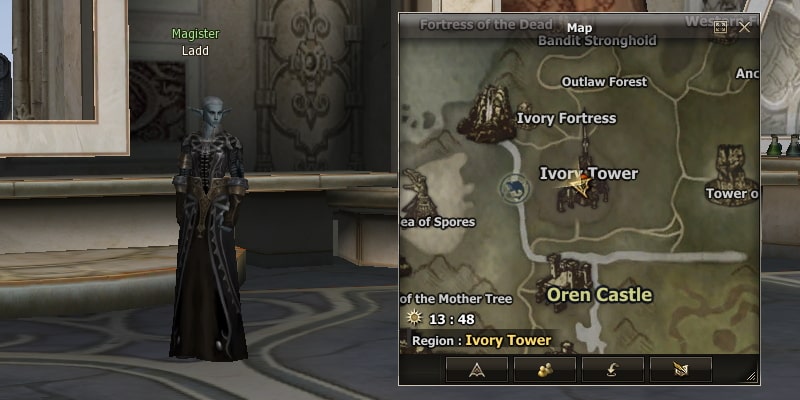
Task: Close the Map window
Action: pos(744,28)
